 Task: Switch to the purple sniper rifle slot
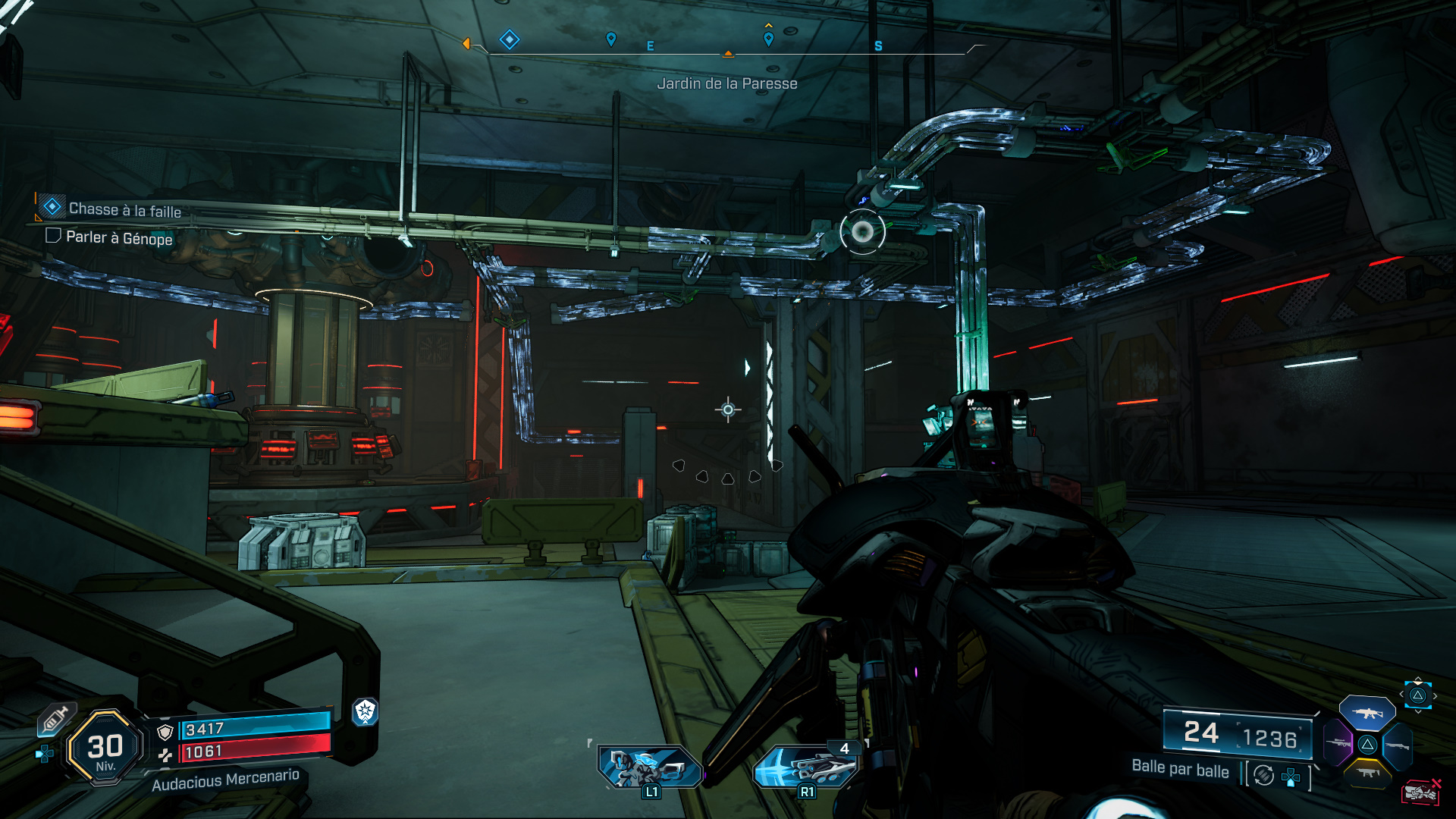[1338, 742]
